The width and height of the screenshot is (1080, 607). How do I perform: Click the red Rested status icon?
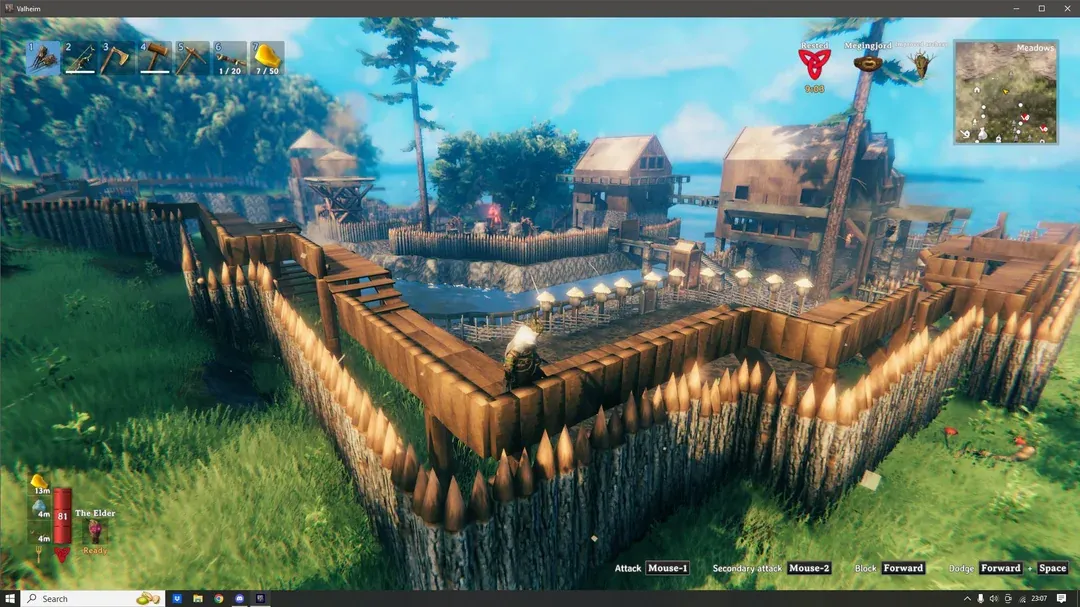click(x=814, y=65)
